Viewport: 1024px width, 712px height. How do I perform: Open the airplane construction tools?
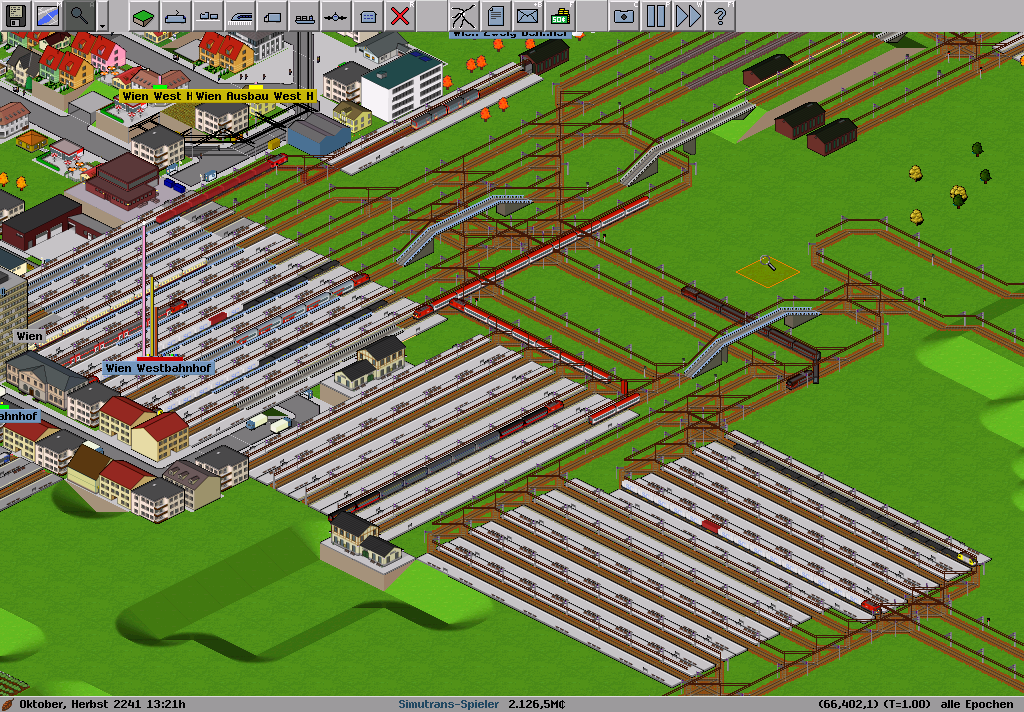[336, 15]
